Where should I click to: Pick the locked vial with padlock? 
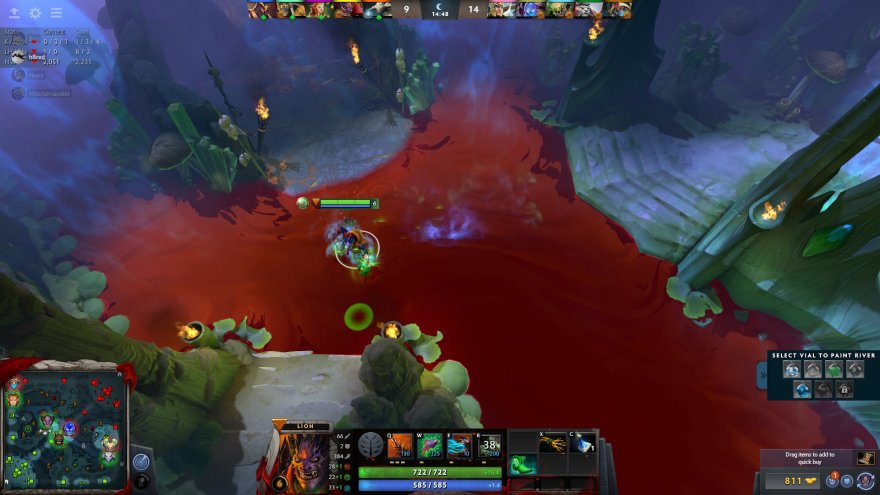click(845, 389)
